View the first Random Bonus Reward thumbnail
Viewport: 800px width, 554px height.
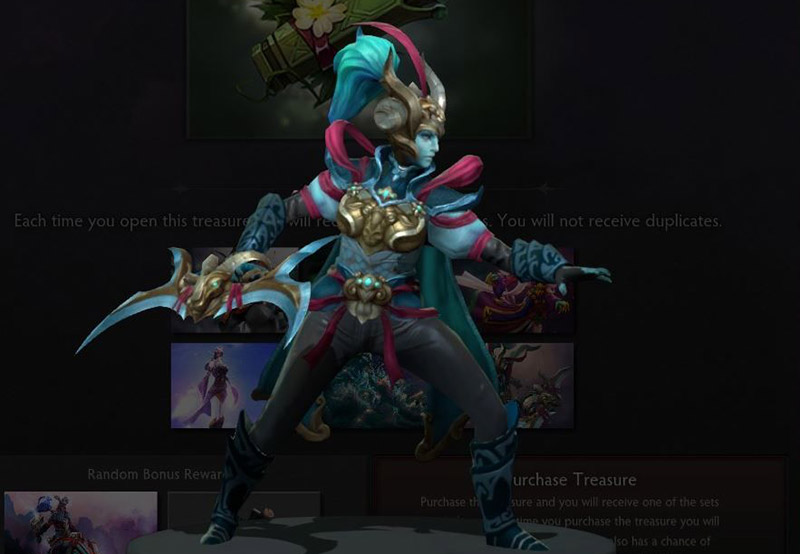tap(80, 520)
